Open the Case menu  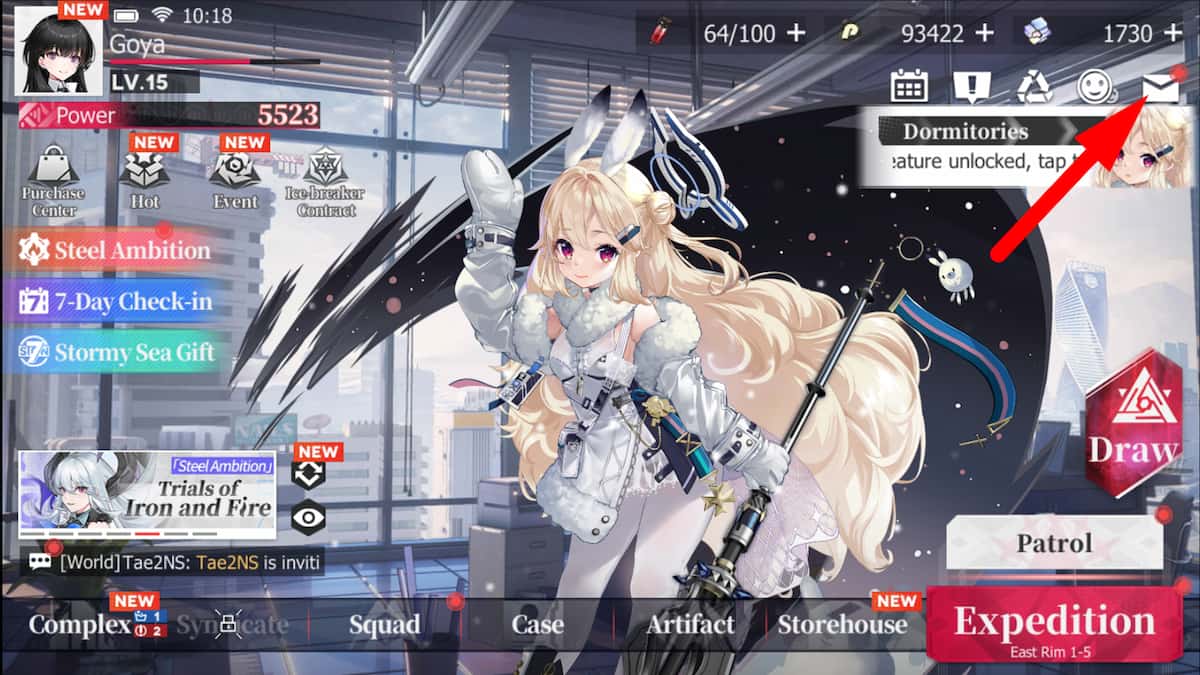pyautogui.click(x=537, y=625)
